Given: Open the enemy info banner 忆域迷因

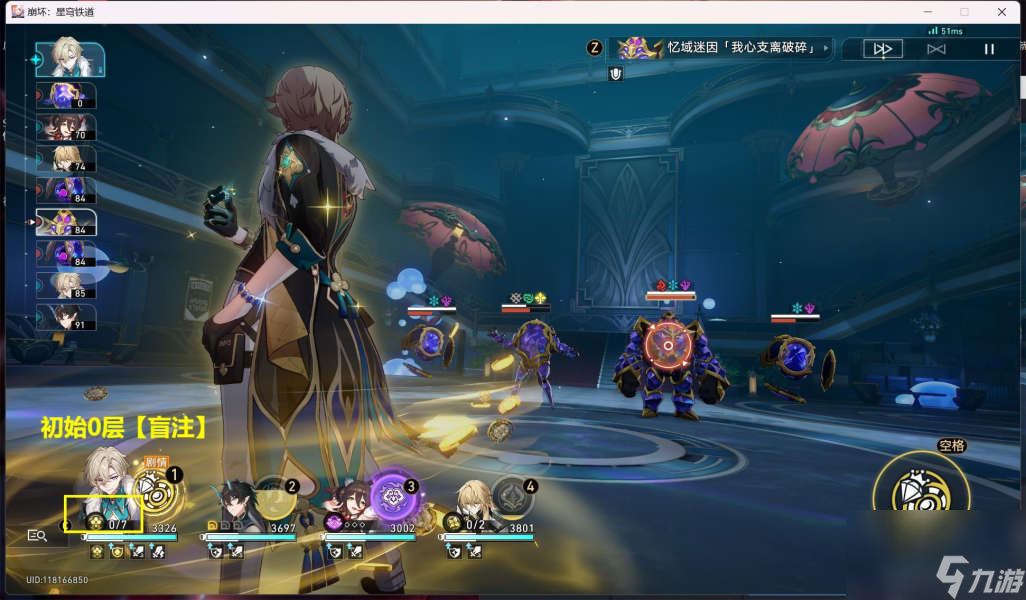Looking at the screenshot, I should pos(722,48).
